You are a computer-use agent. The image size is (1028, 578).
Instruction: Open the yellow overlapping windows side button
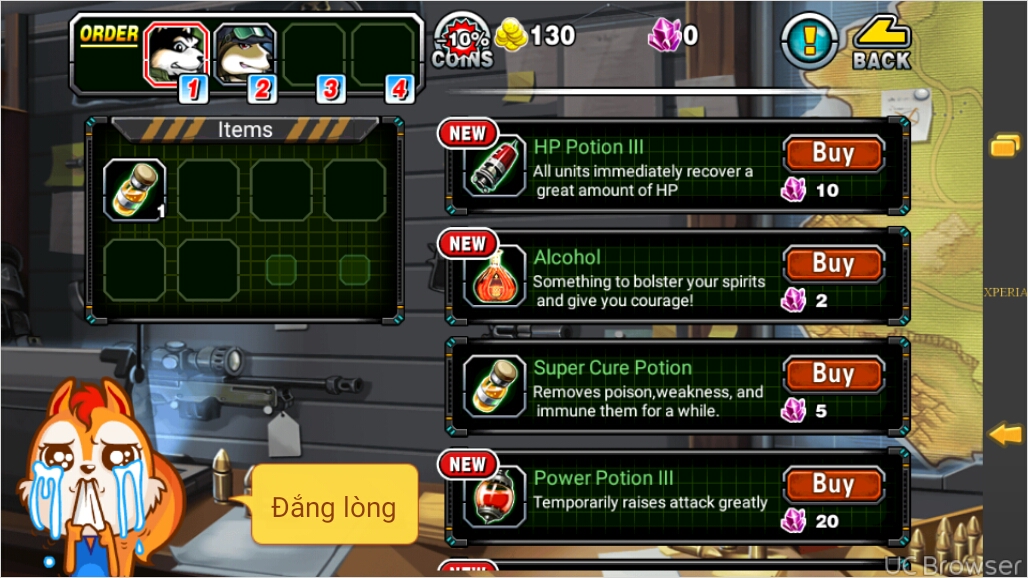[x=1004, y=146]
